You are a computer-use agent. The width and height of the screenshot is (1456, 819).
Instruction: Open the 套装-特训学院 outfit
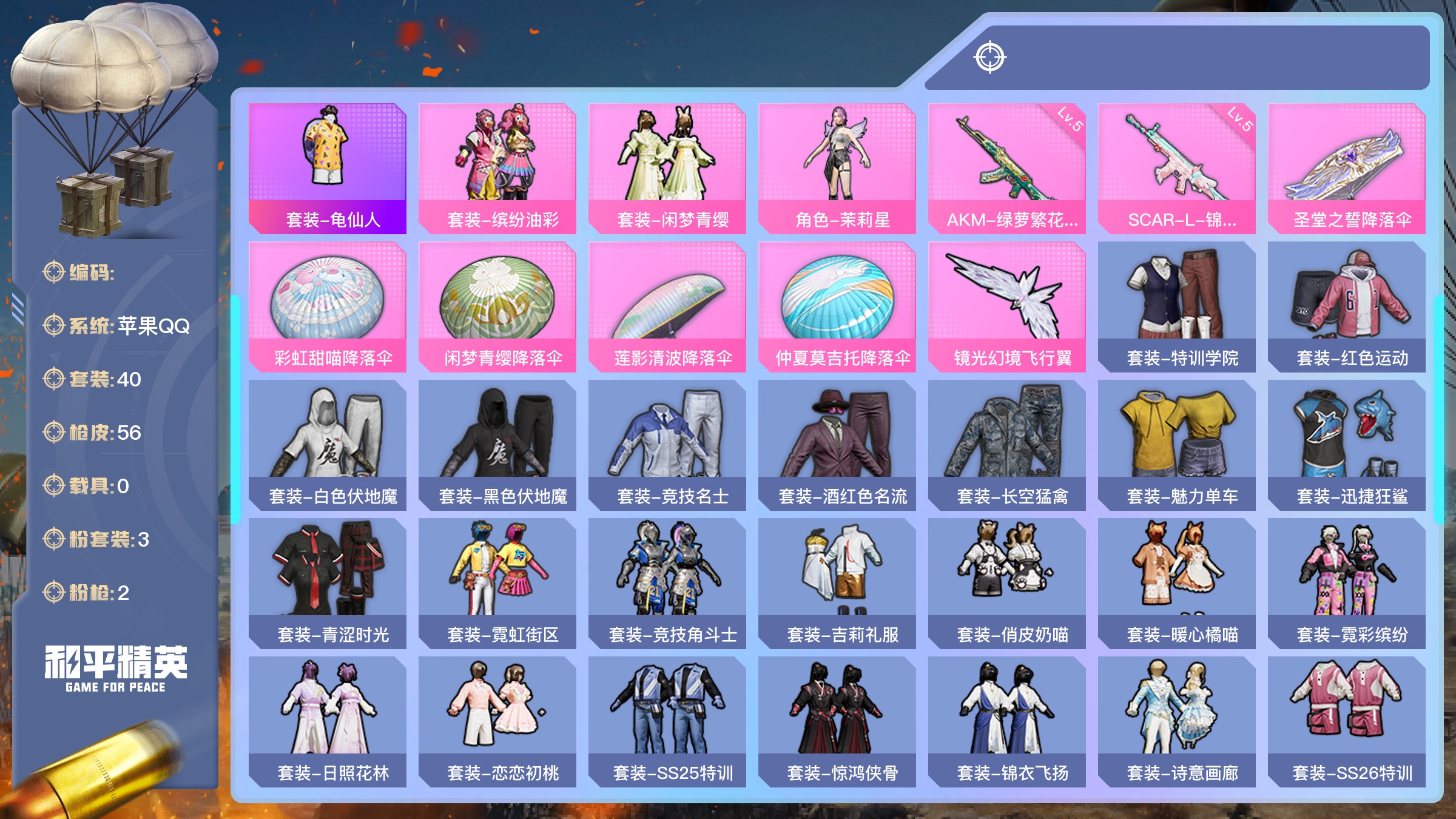1177,306
